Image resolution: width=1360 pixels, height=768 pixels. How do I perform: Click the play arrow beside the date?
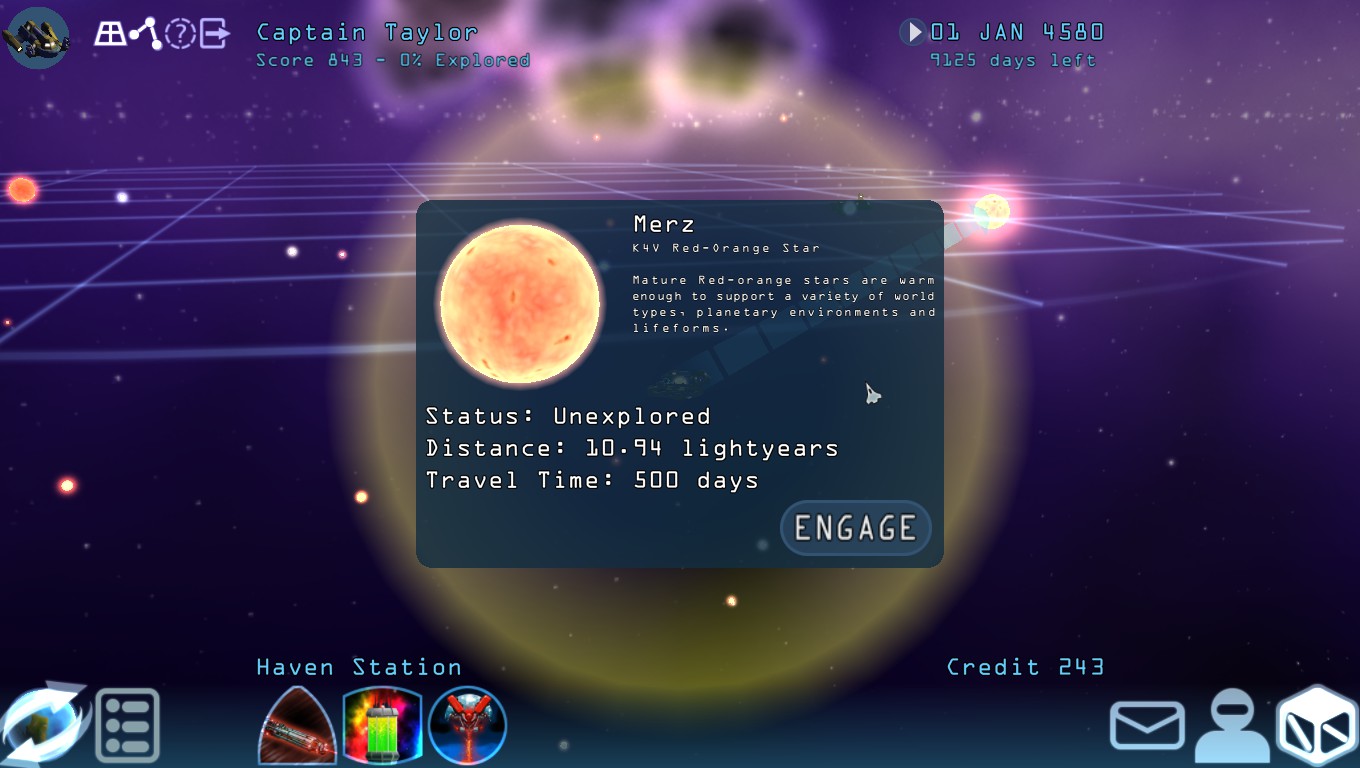pos(911,31)
